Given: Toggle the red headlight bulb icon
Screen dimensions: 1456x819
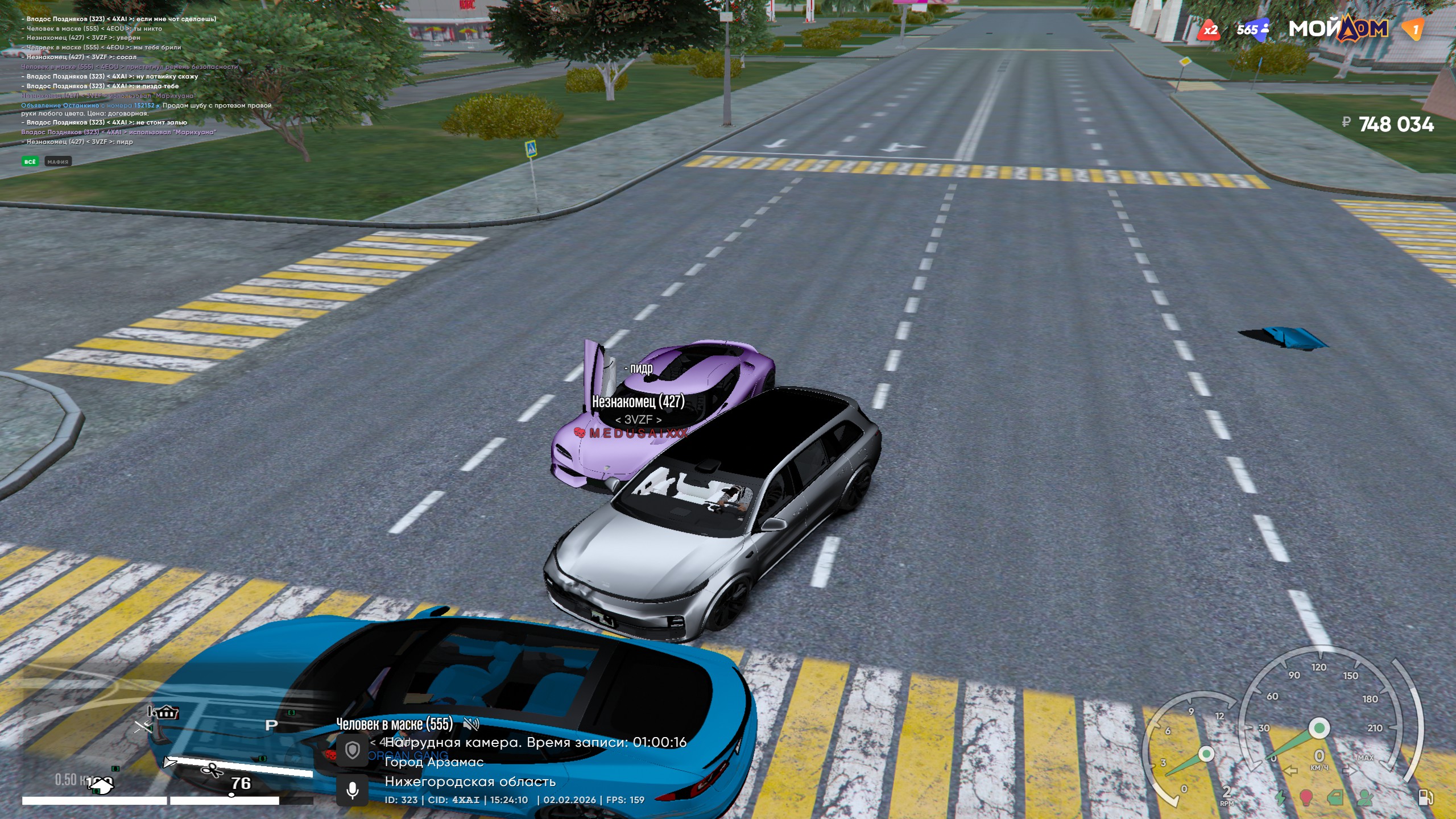Looking at the screenshot, I should [x=1306, y=797].
